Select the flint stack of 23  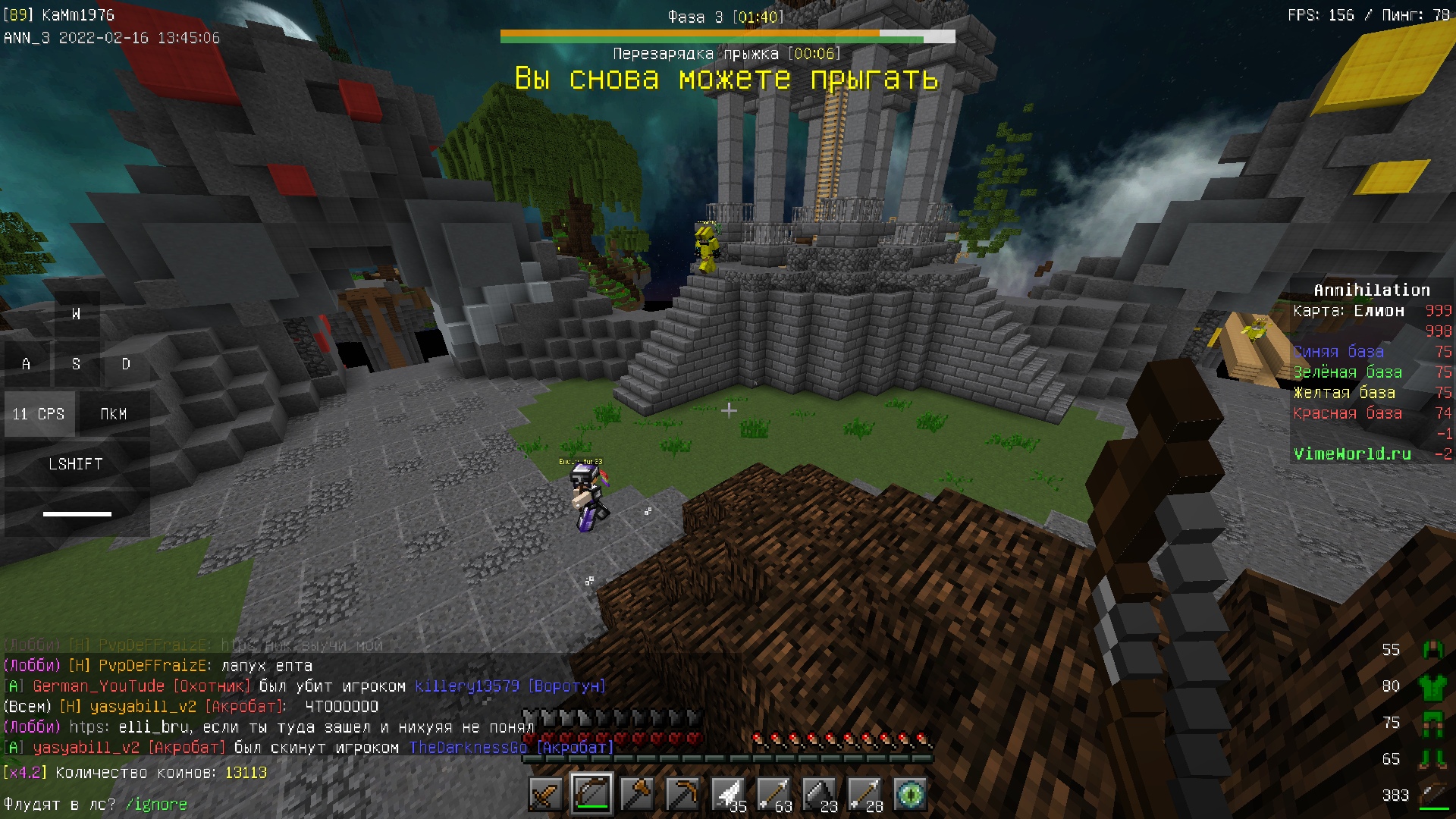[x=819, y=795]
